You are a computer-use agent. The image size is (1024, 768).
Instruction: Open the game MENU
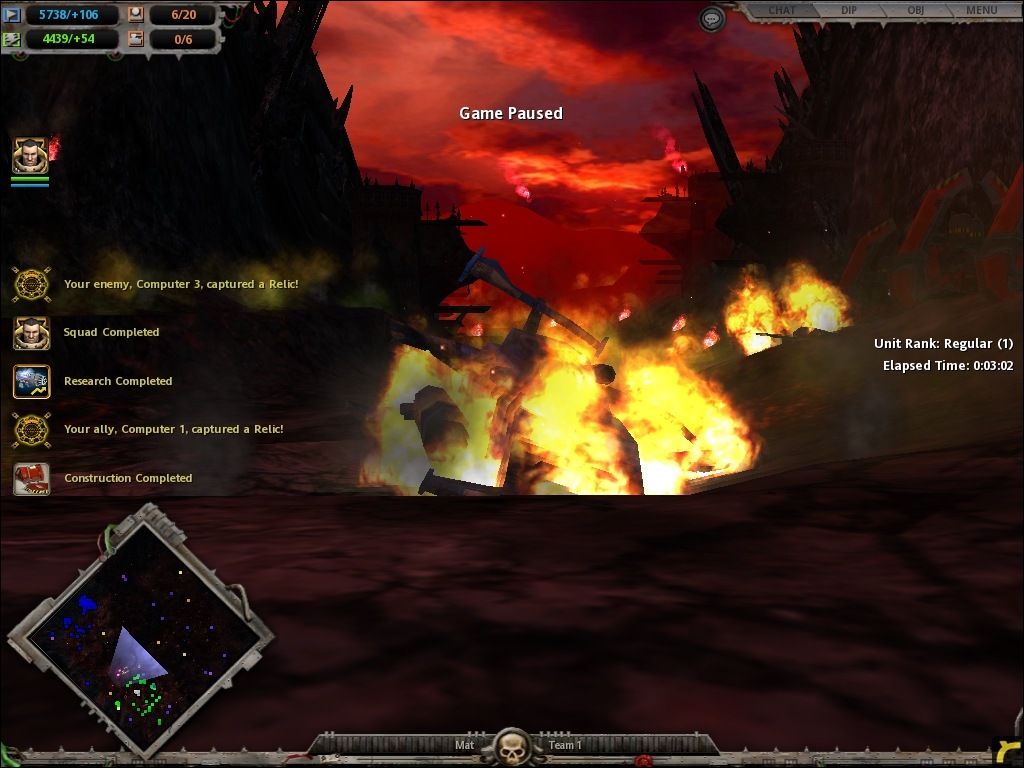[x=981, y=11]
